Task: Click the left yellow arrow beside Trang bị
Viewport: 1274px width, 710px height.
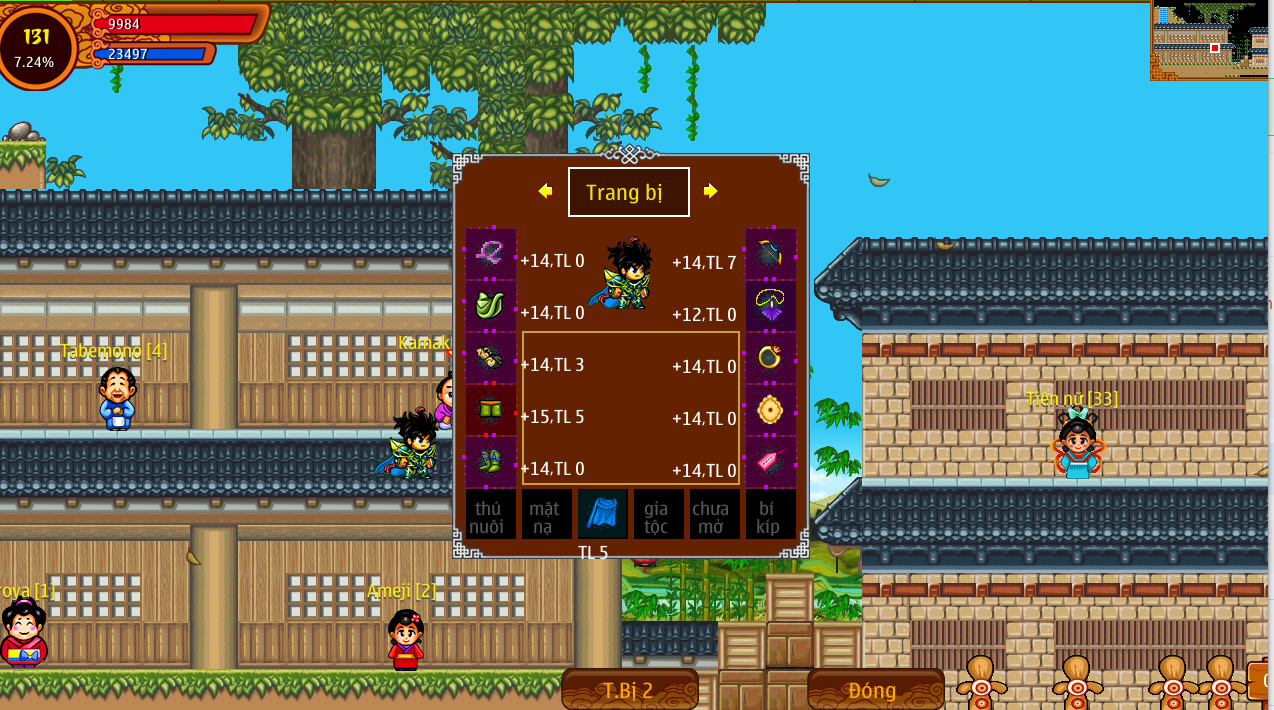Action: [545, 191]
